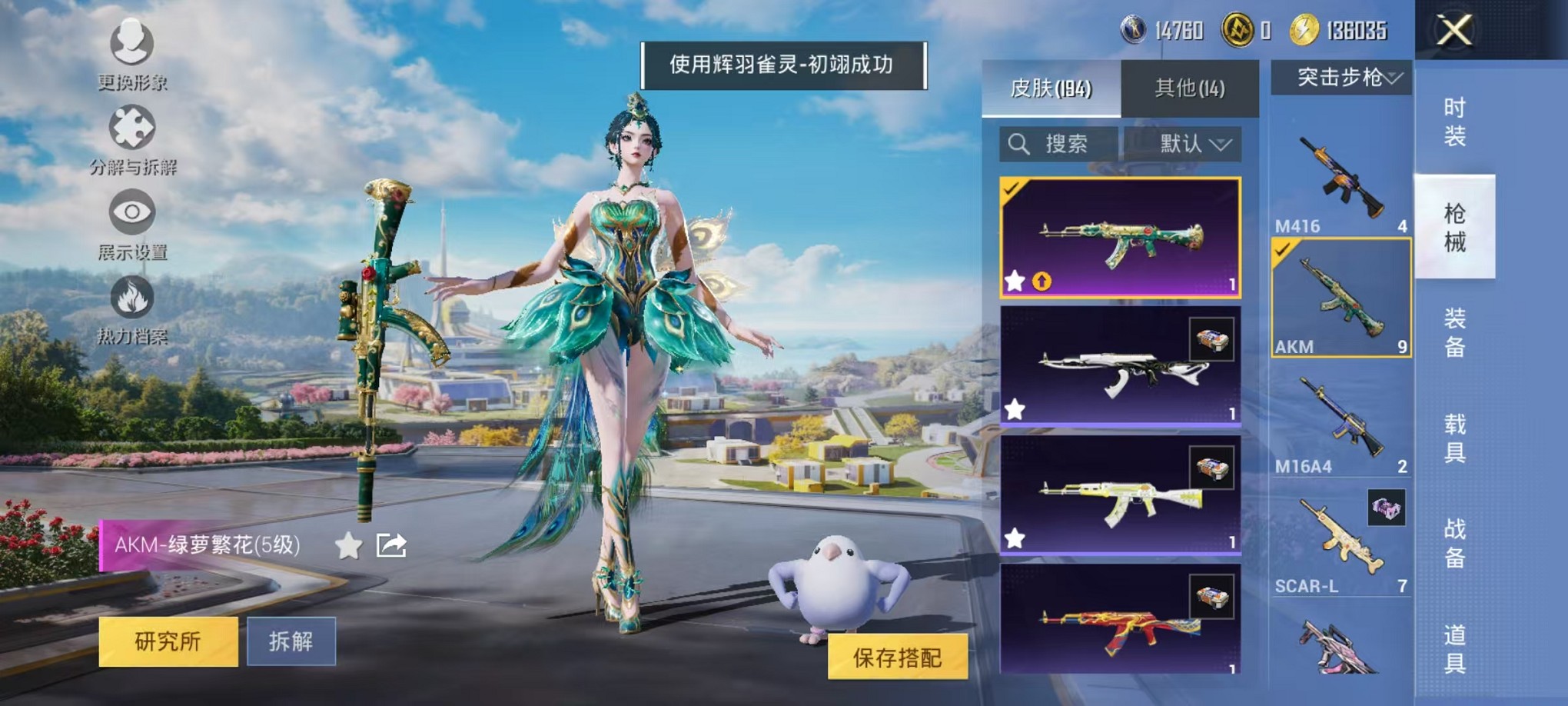
Task: Switch to the 其他(14) tab
Action: [x=1190, y=87]
